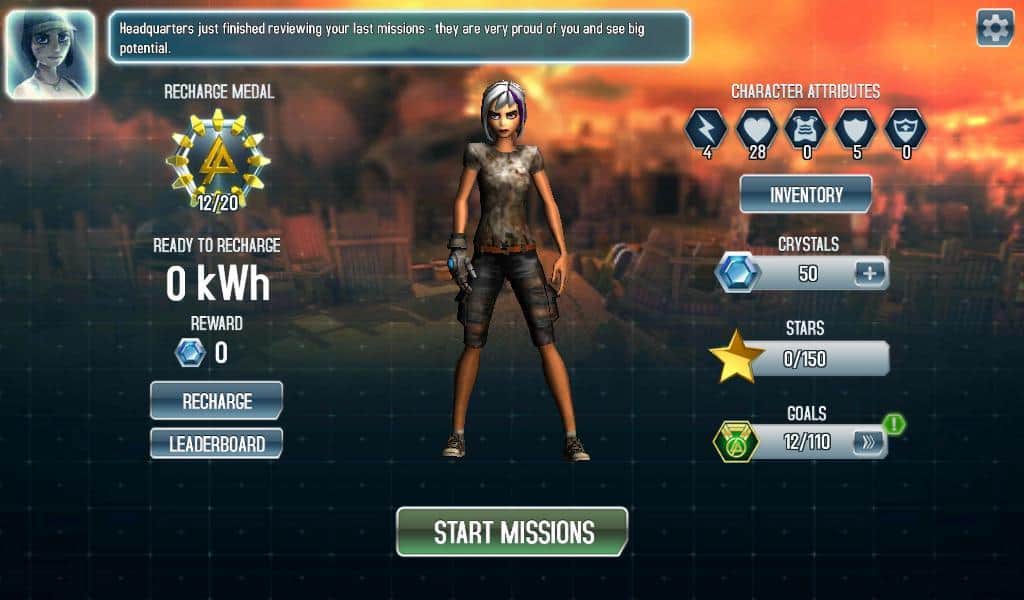This screenshot has height=600, width=1024.
Task: Open the Leaderboard
Action: pos(216,443)
